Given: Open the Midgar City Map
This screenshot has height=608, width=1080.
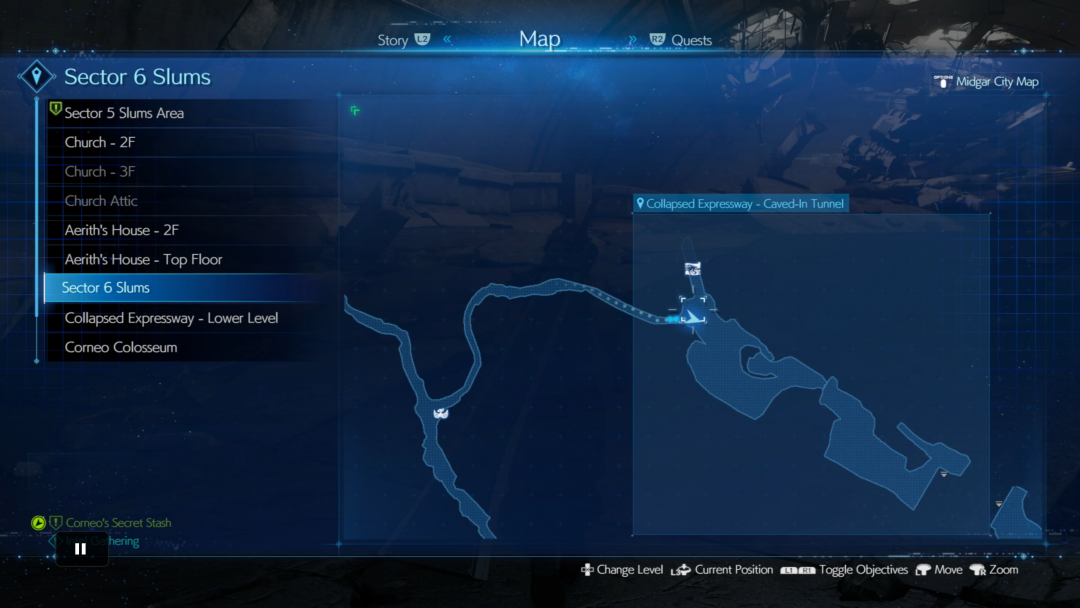Looking at the screenshot, I should pyautogui.click(x=996, y=82).
